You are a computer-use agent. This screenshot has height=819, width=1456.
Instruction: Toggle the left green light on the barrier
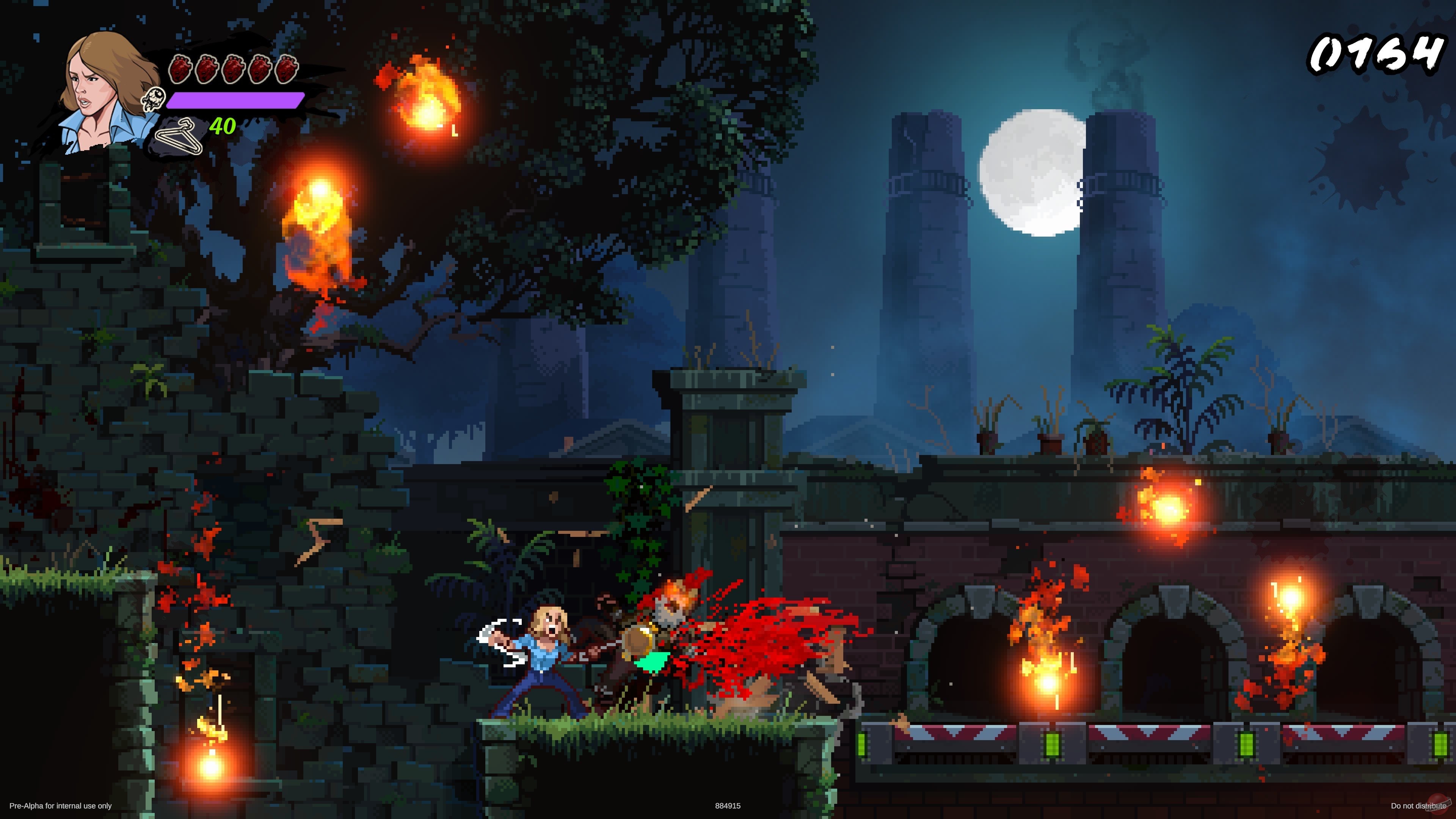pyautogui.click(x=862, y=744)
